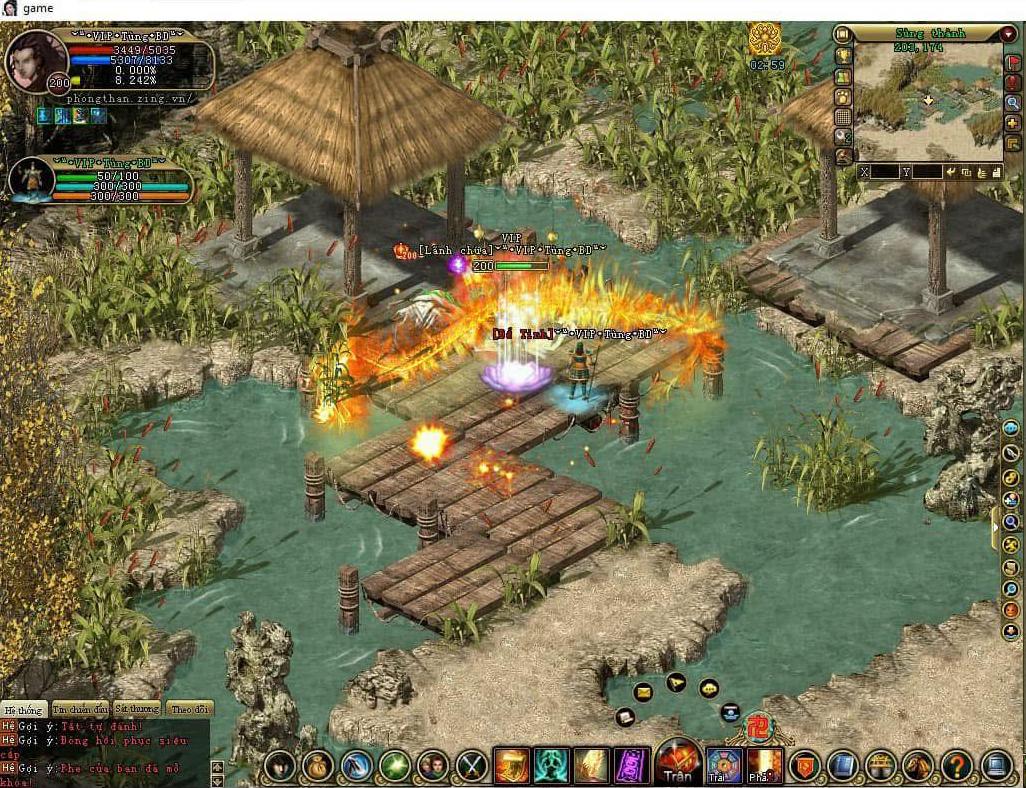Click the crossed swords icon in bottom bar
This screenshot has width=1026, height=788.
coord(472,766)
